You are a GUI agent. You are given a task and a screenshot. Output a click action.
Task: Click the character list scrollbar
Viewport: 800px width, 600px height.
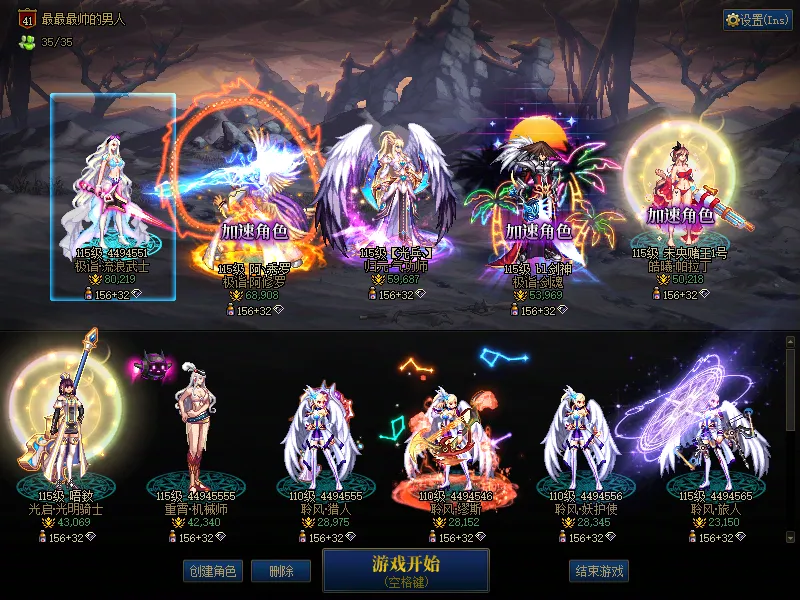click(791, 440)
